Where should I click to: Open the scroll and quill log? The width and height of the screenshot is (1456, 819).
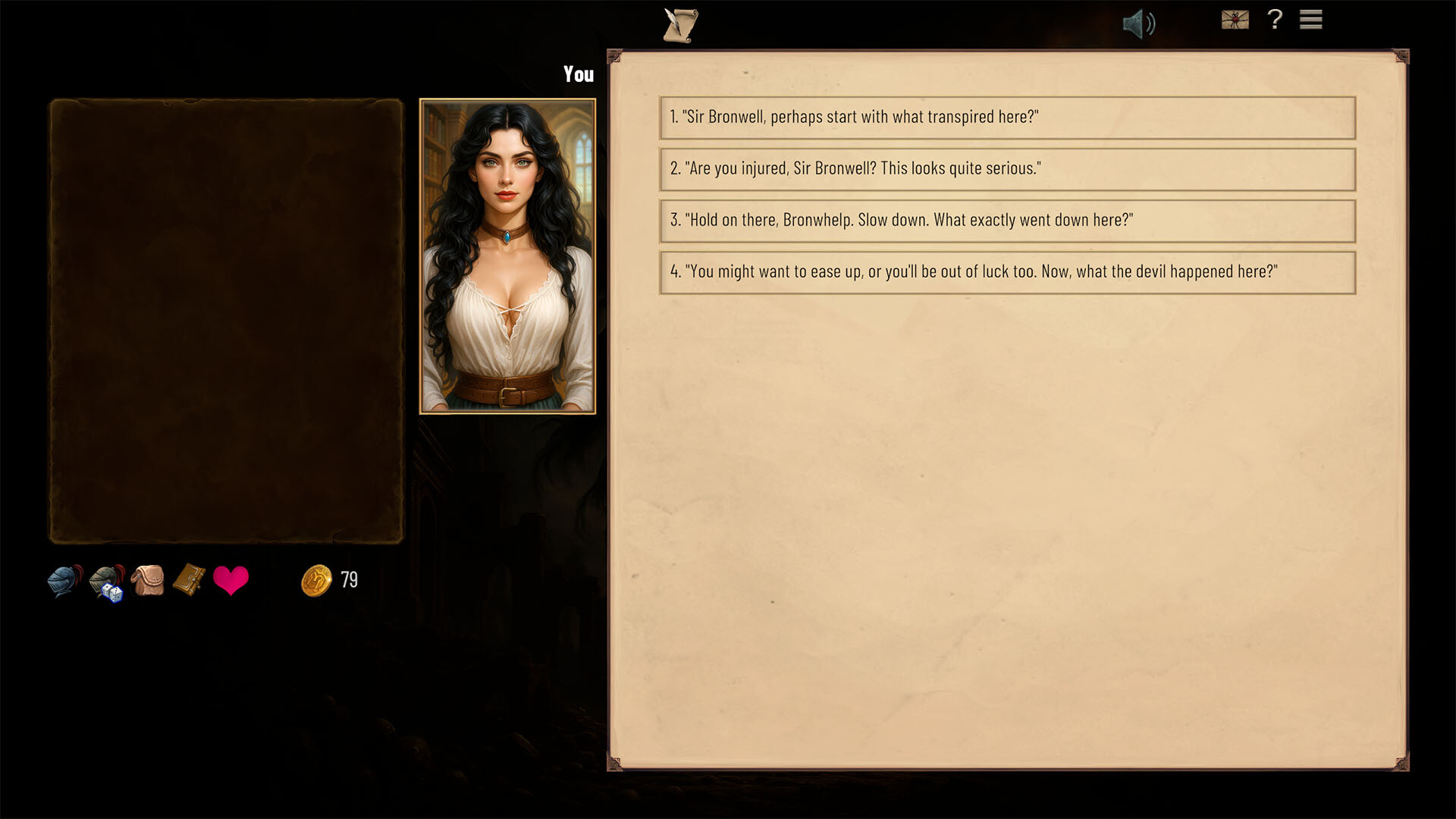tap(680, 25)
